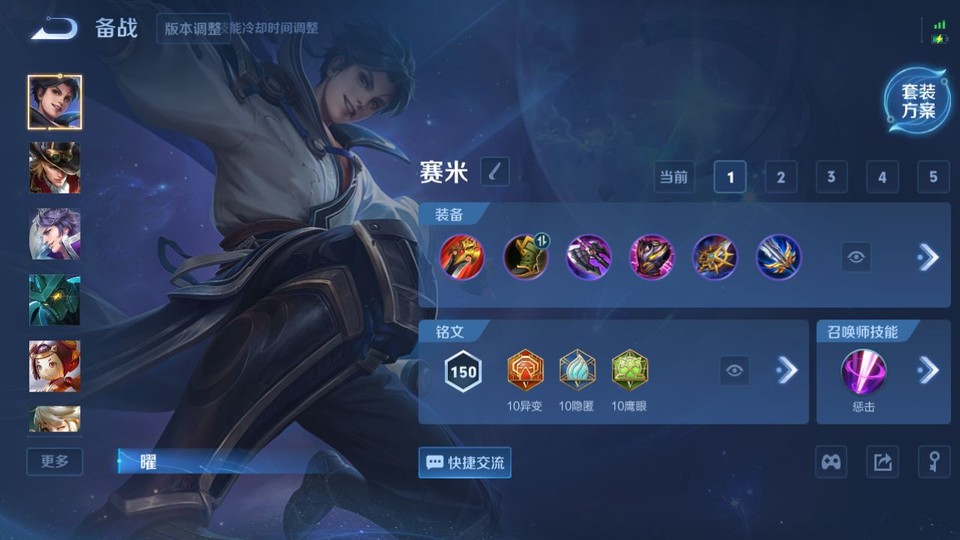Image resolution: width=960 pixels, height=540 pixels.
Task: Open inscription details arrow in 铭文 panel
Action: click(787, 371)
